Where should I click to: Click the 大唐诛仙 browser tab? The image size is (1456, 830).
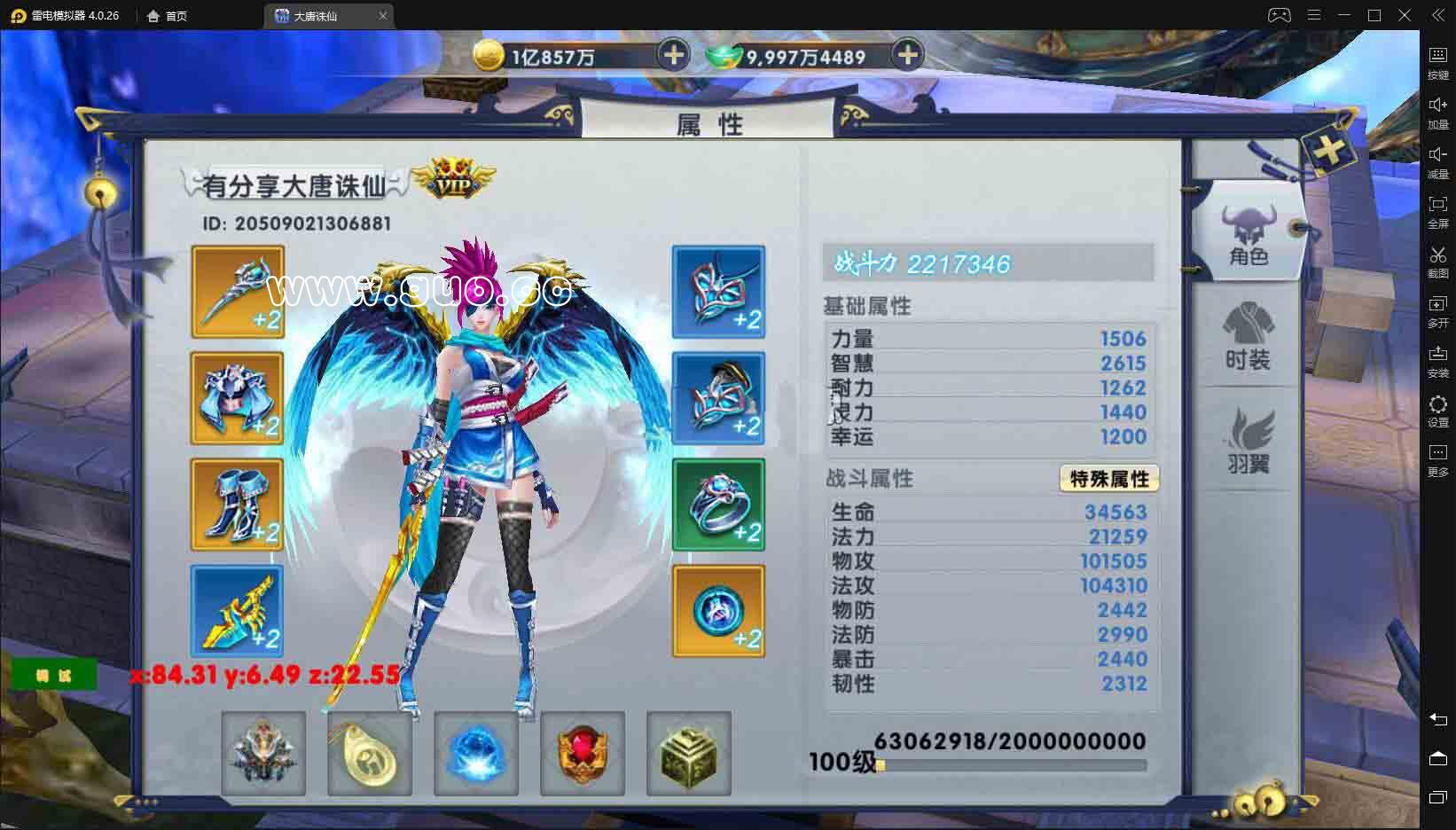point(319,15)
